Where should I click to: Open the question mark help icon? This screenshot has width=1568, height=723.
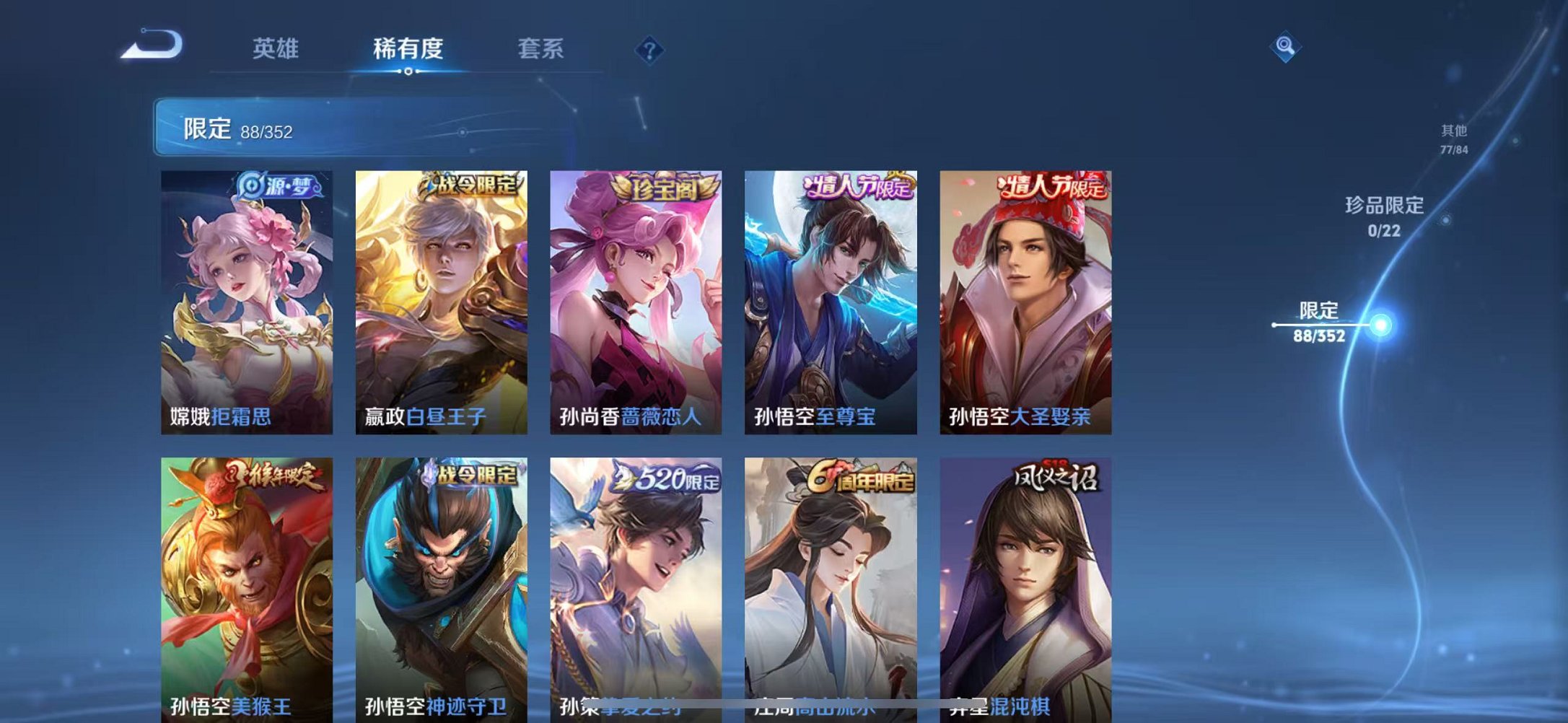[x=648, y=49]
